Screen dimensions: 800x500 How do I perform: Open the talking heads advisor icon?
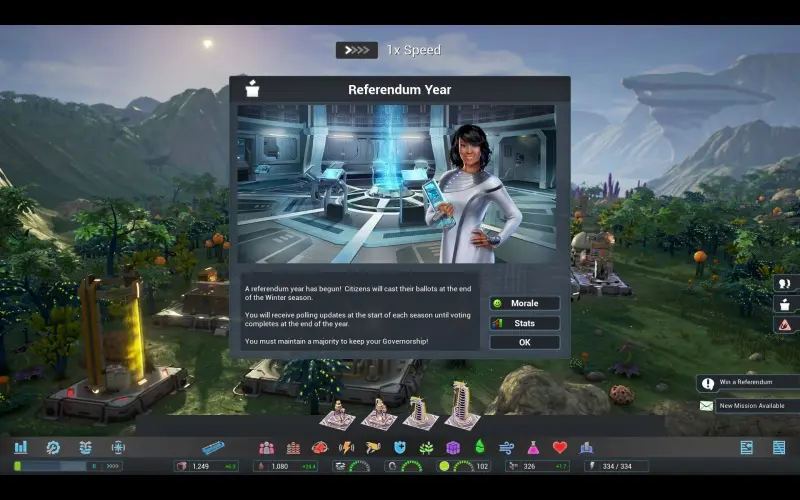[785, 283]
